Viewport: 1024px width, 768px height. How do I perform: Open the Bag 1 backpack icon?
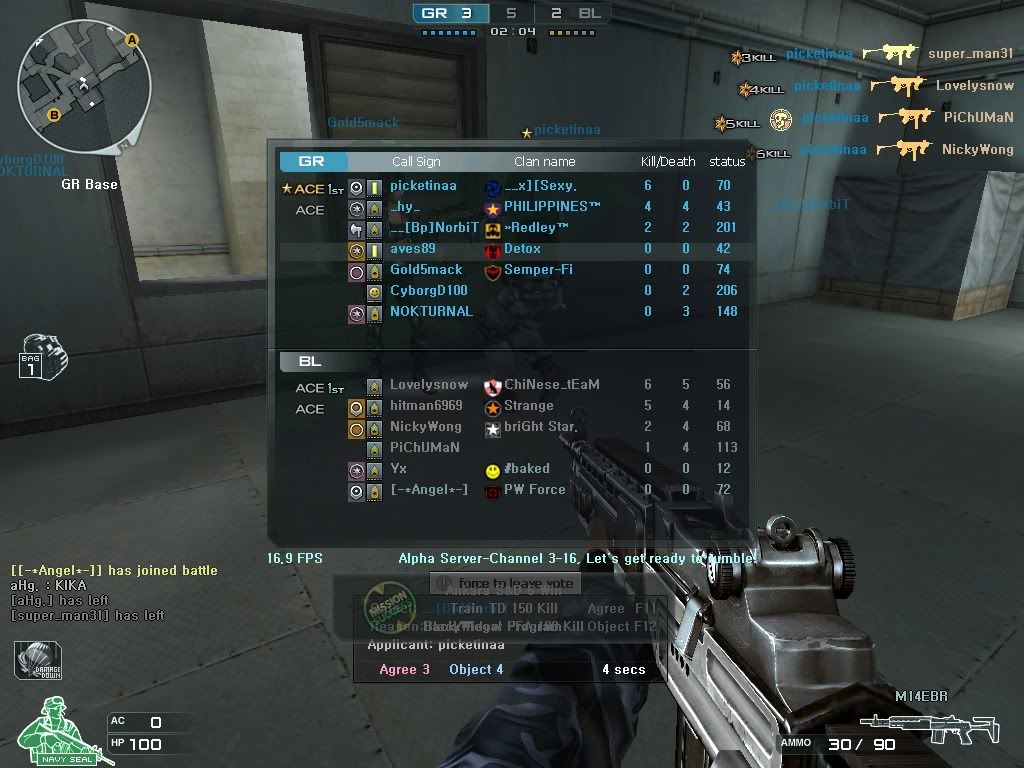coord(43,356)
